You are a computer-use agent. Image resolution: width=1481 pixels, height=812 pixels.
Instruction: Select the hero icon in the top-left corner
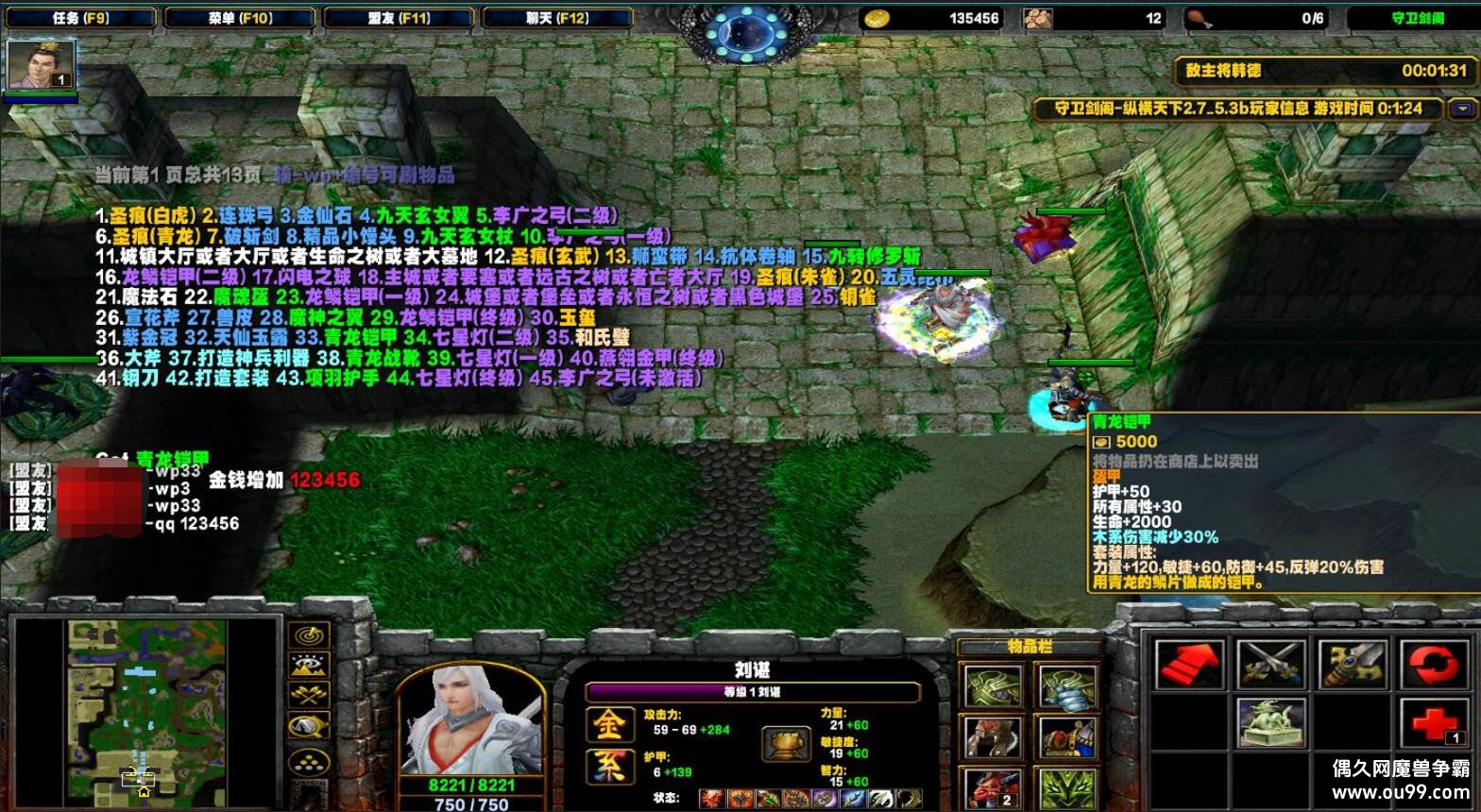point(42,66)
